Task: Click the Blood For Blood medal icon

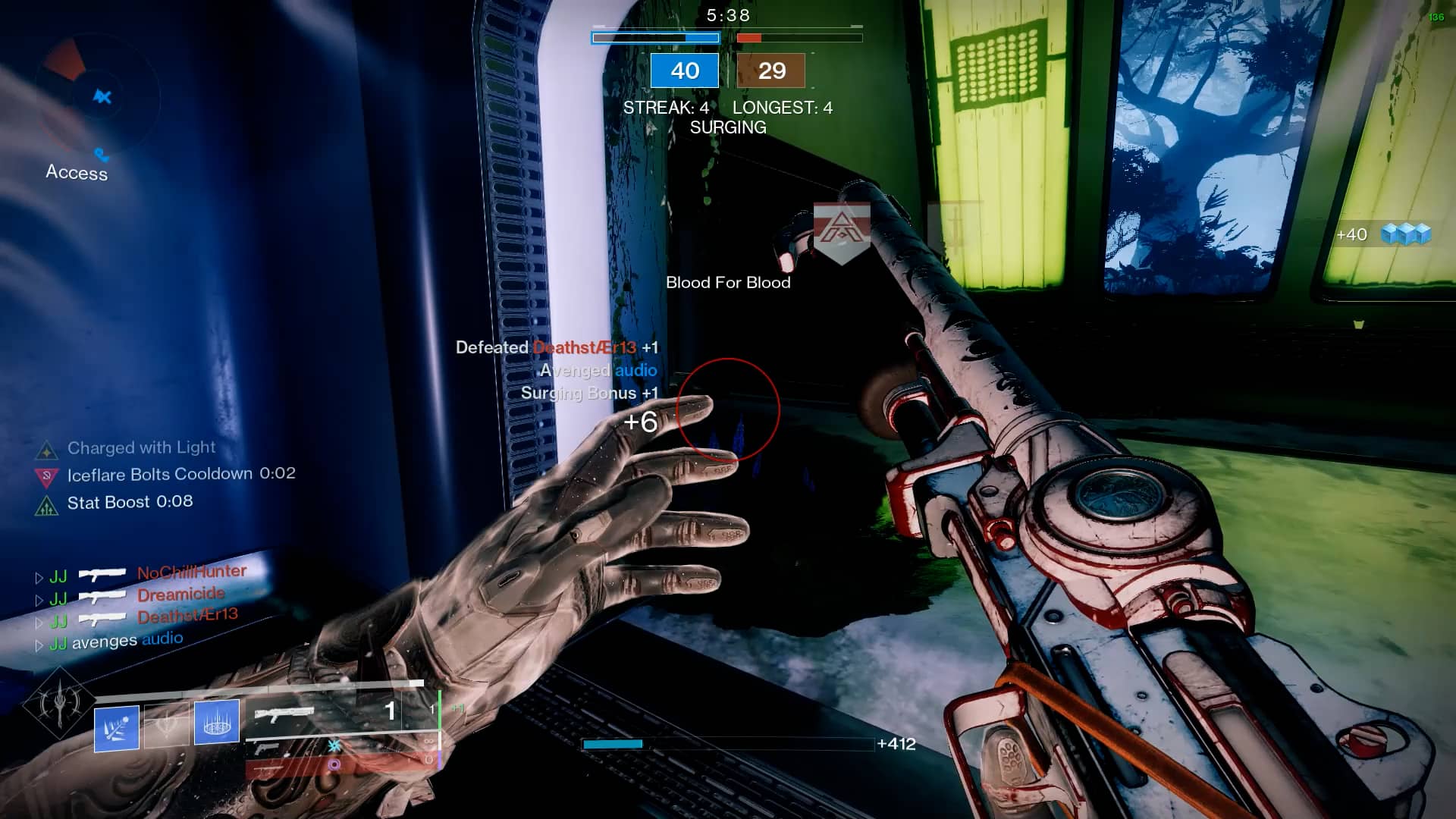Action: pos(841,230)
